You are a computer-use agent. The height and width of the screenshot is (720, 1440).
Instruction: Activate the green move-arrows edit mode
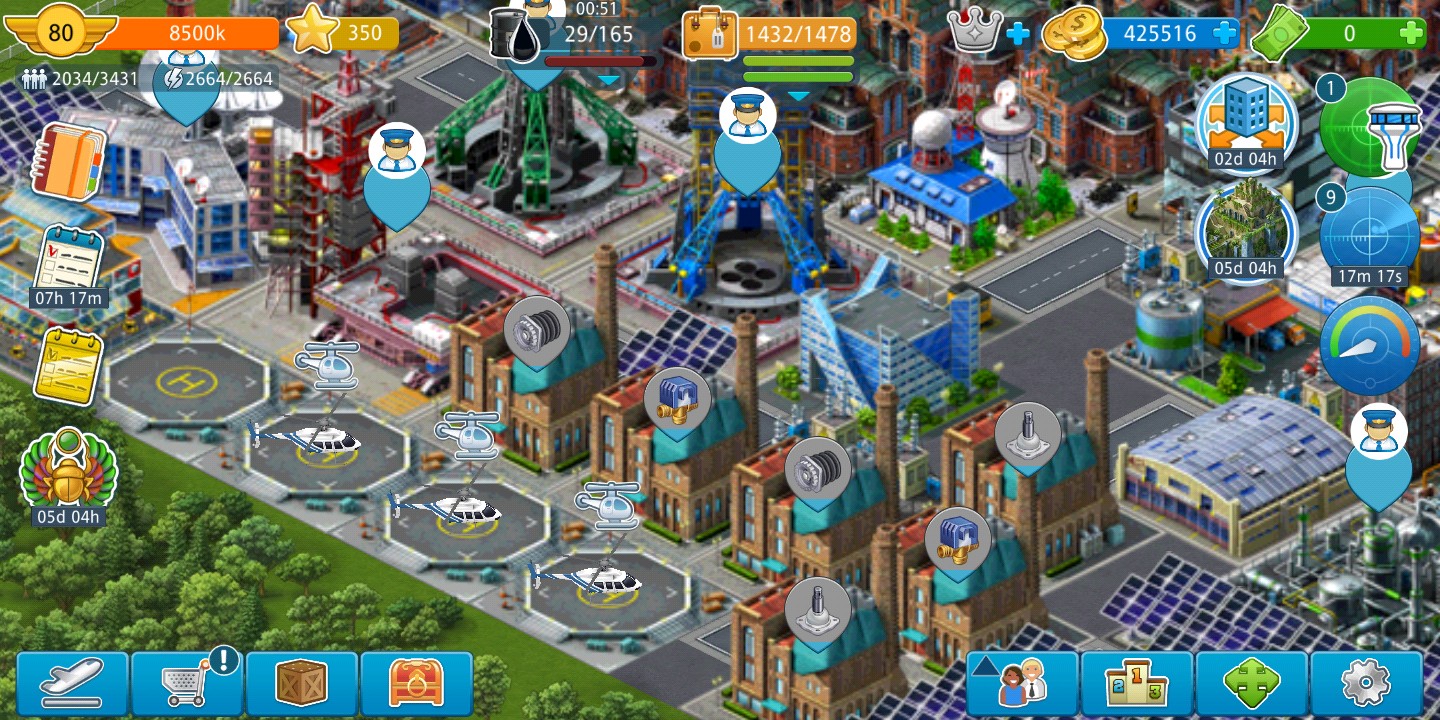click(x=1252, y=684)
